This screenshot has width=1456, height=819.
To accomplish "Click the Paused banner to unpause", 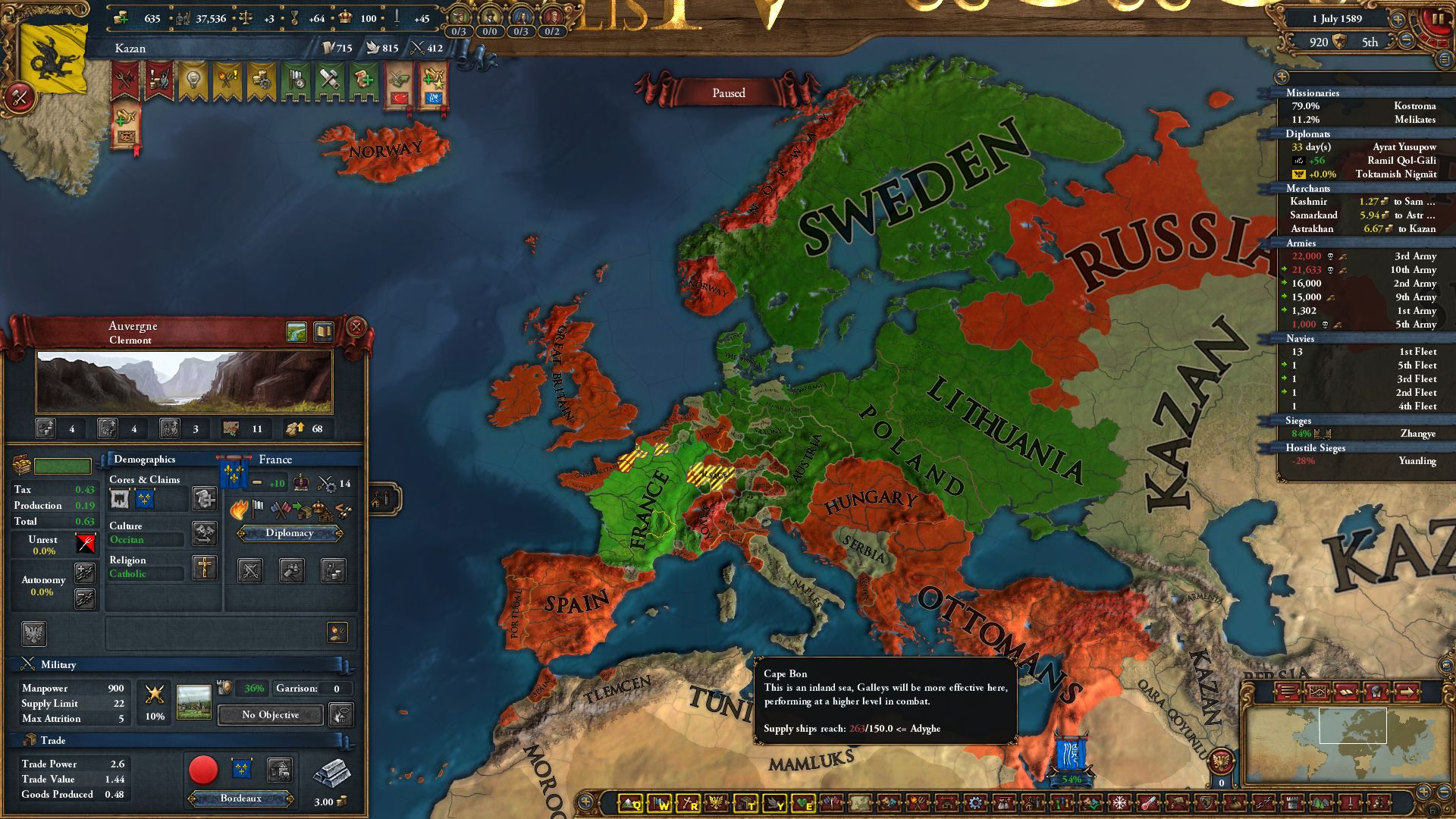I will click(727, 93).
